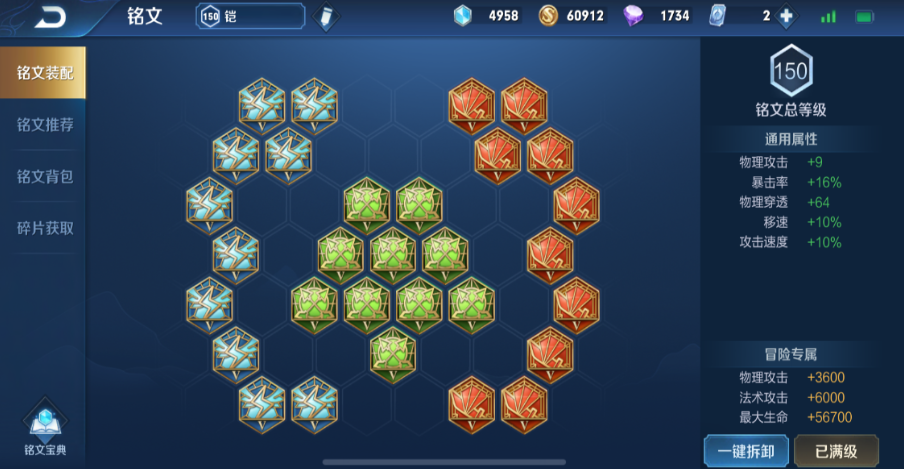
Task: Show the 铭文背包 tab
Action: (44, 176)
